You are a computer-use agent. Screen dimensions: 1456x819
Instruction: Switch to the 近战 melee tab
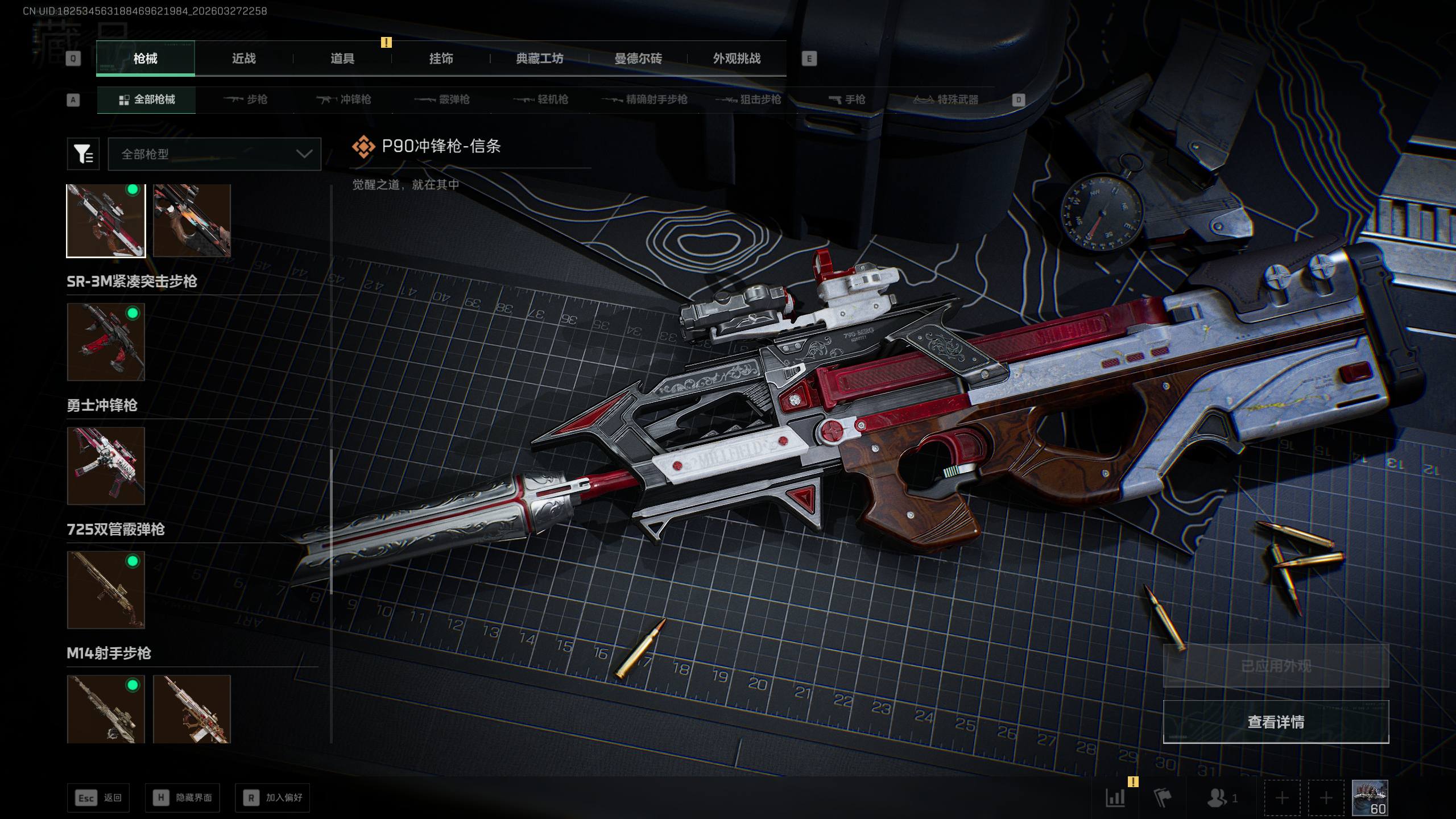point(243,59)
